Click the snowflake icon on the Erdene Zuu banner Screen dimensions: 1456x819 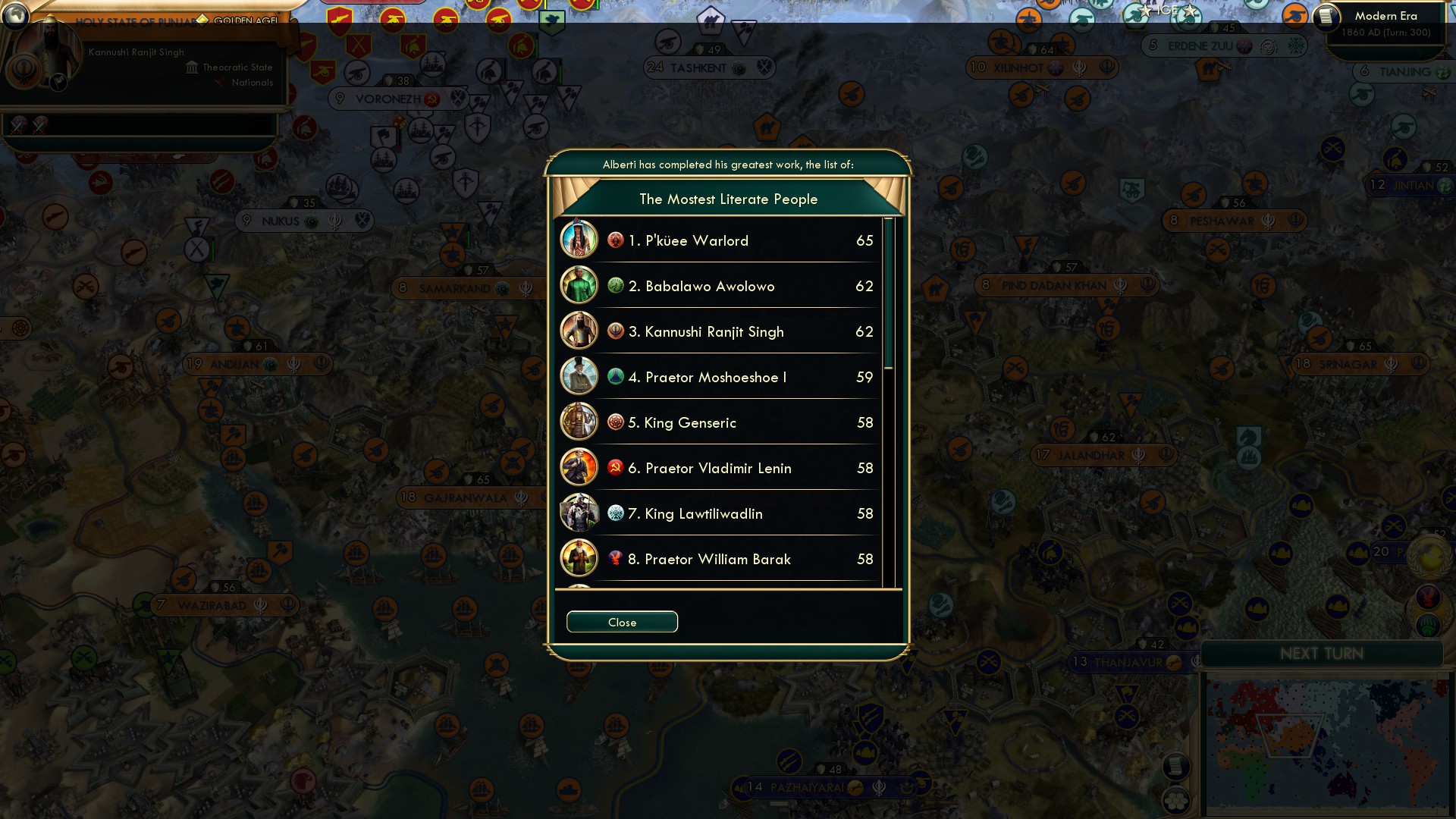[x=1295, y=46]
